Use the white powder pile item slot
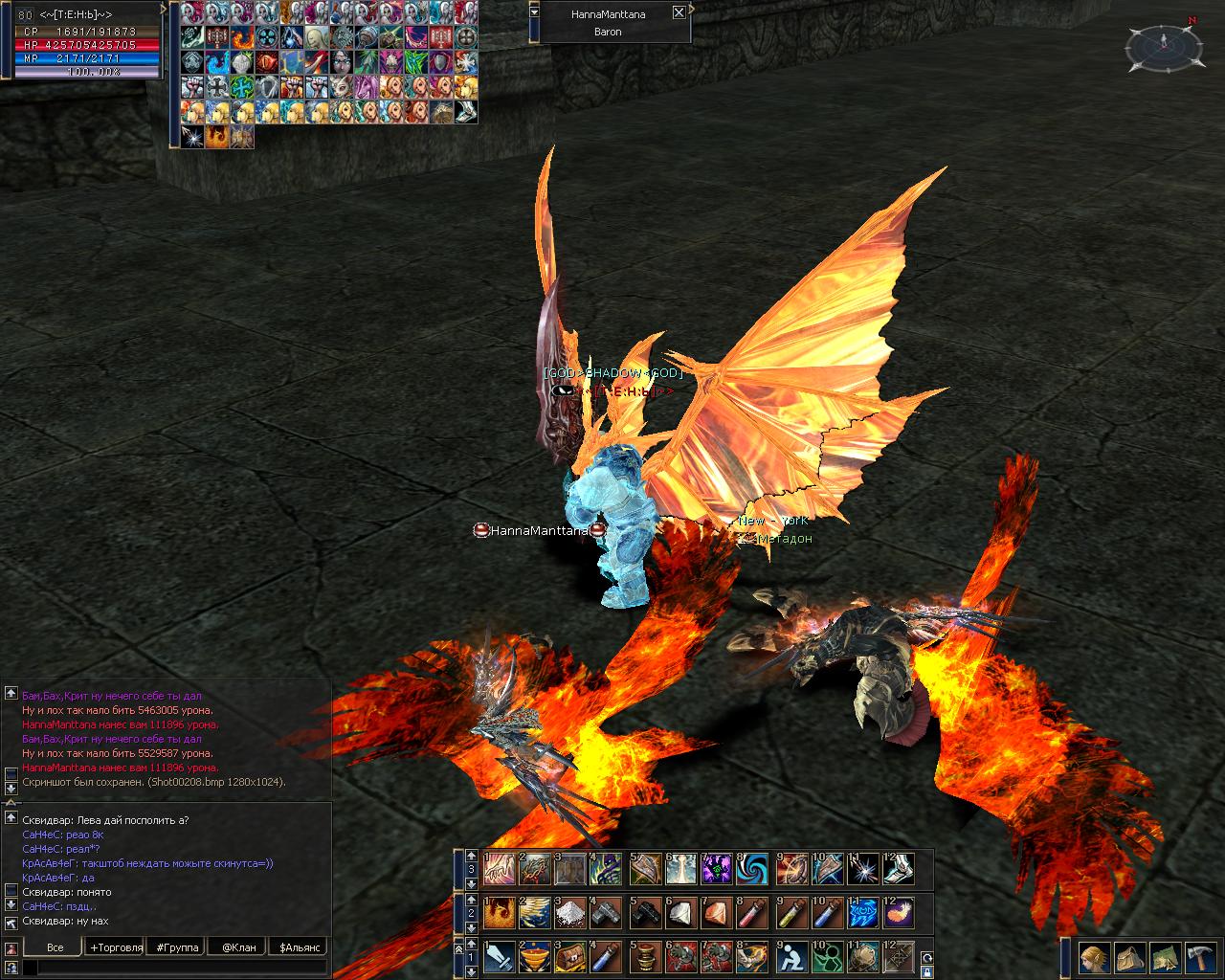Viewport: 1225px width, 980px height. point(572,913)
